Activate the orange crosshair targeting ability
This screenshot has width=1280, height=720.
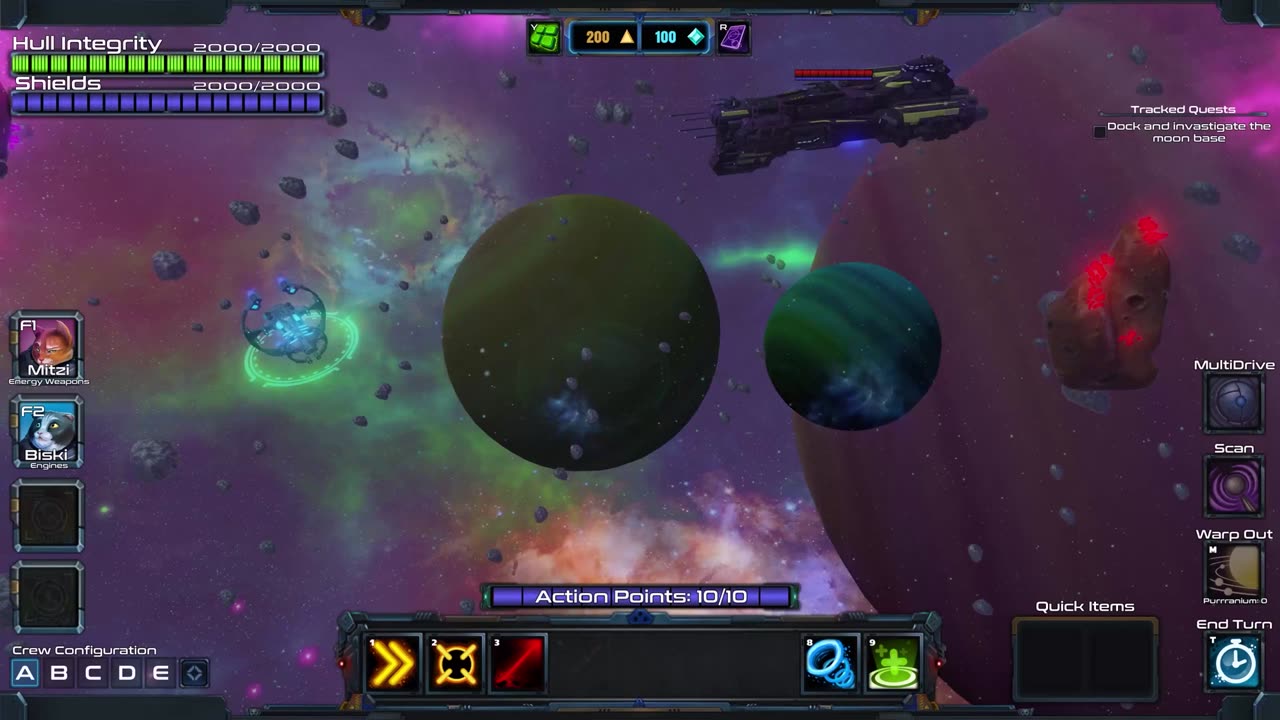455,663
